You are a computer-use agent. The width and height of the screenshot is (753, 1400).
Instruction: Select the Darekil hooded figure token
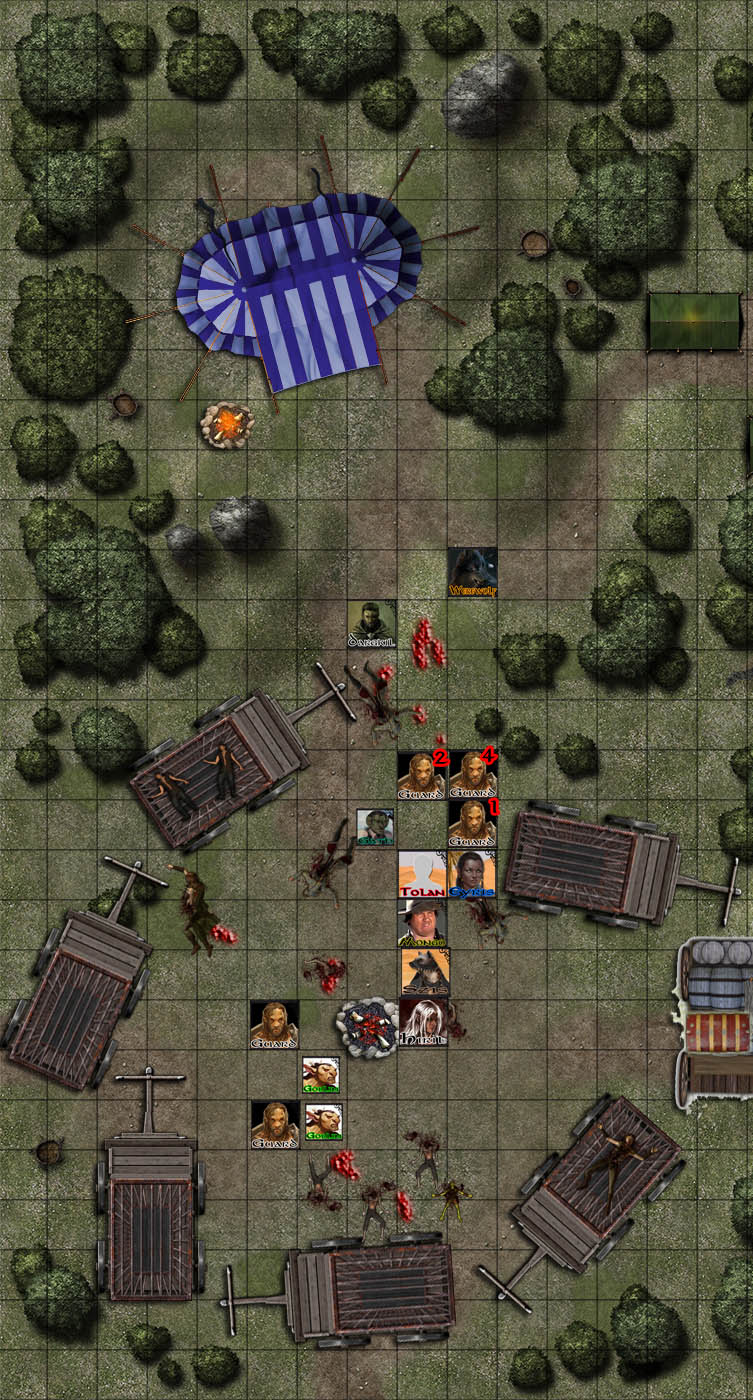[372, 623]
